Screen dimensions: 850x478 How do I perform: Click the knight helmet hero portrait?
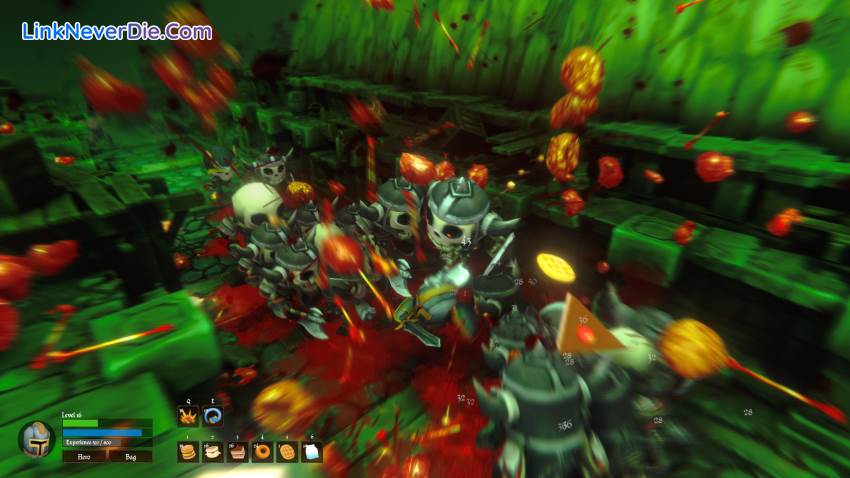tap(37, 439)
